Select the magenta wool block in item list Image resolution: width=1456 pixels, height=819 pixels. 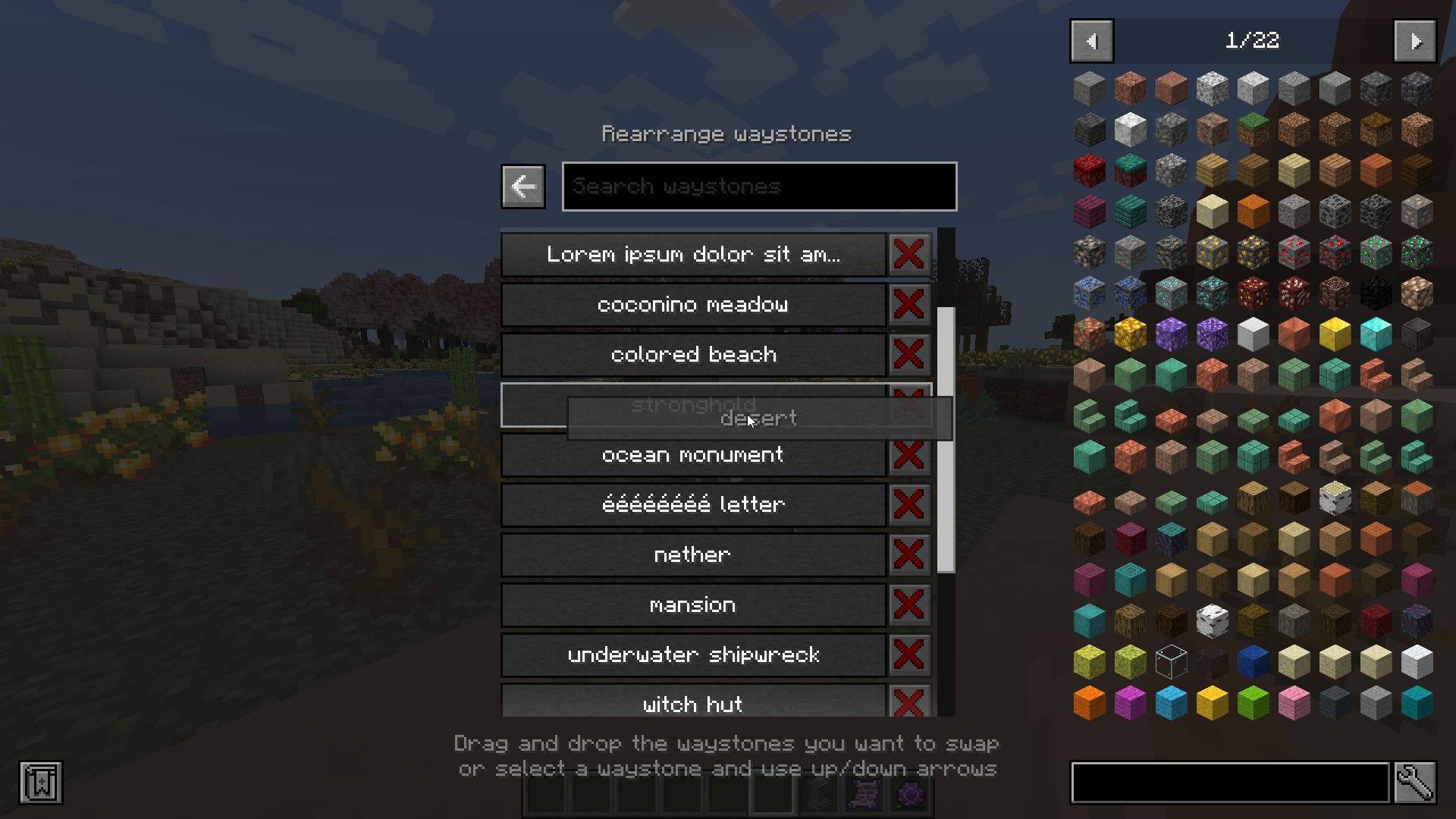pos(1130,702)
